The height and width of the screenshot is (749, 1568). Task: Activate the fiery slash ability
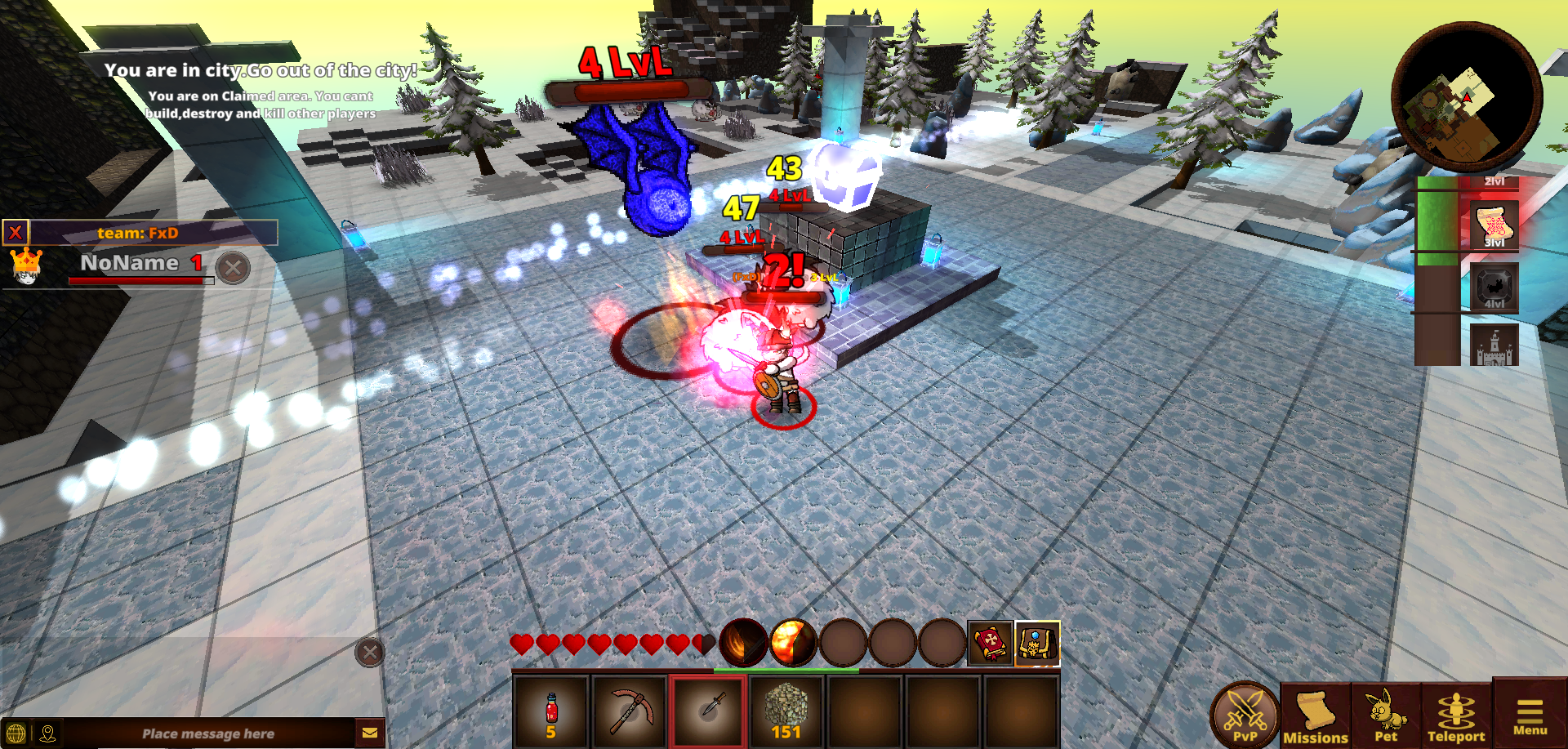click(x=742, y=643)
